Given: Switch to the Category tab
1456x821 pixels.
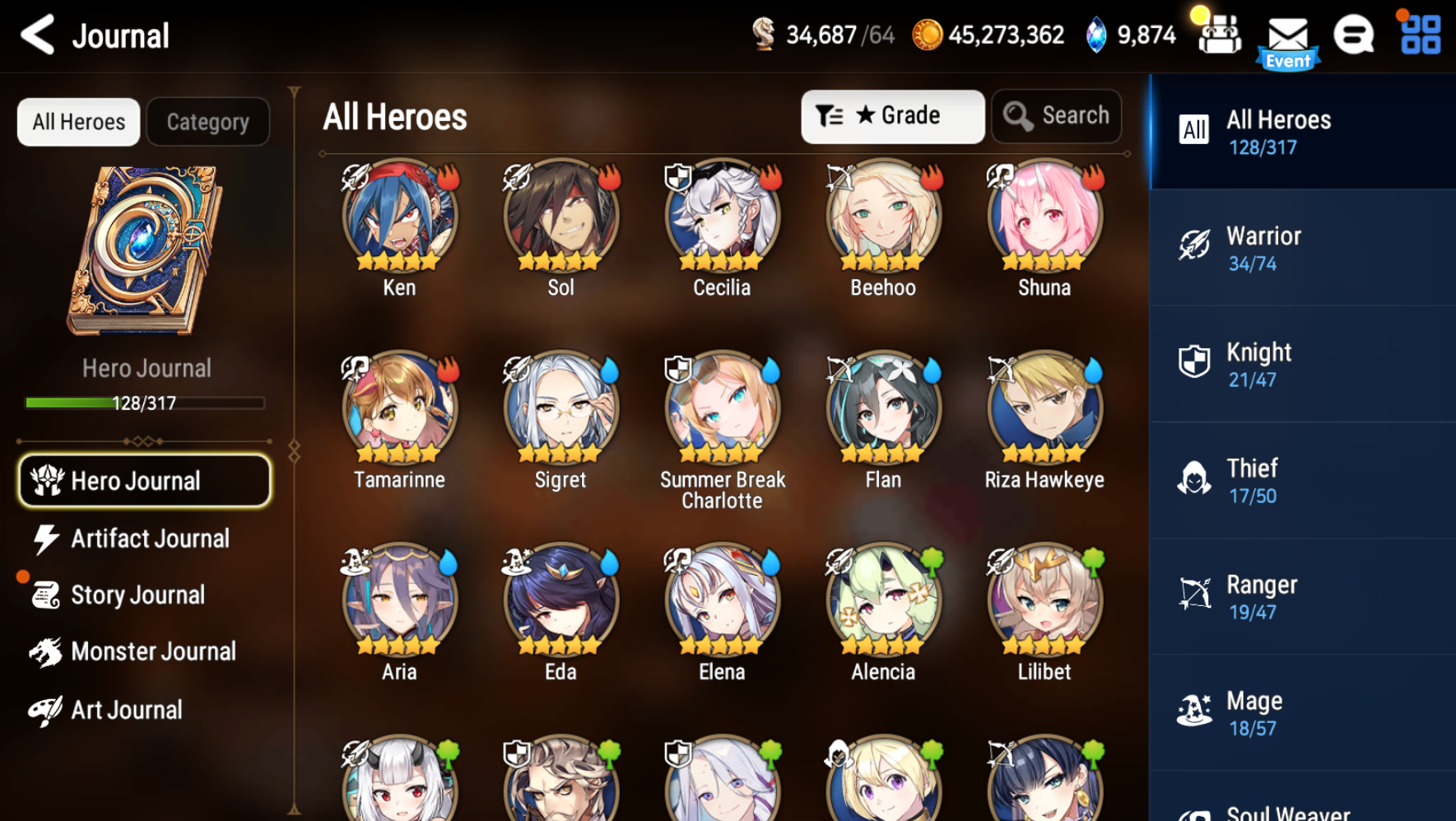Looking at the screenshot, I should (x=207, y=121).
